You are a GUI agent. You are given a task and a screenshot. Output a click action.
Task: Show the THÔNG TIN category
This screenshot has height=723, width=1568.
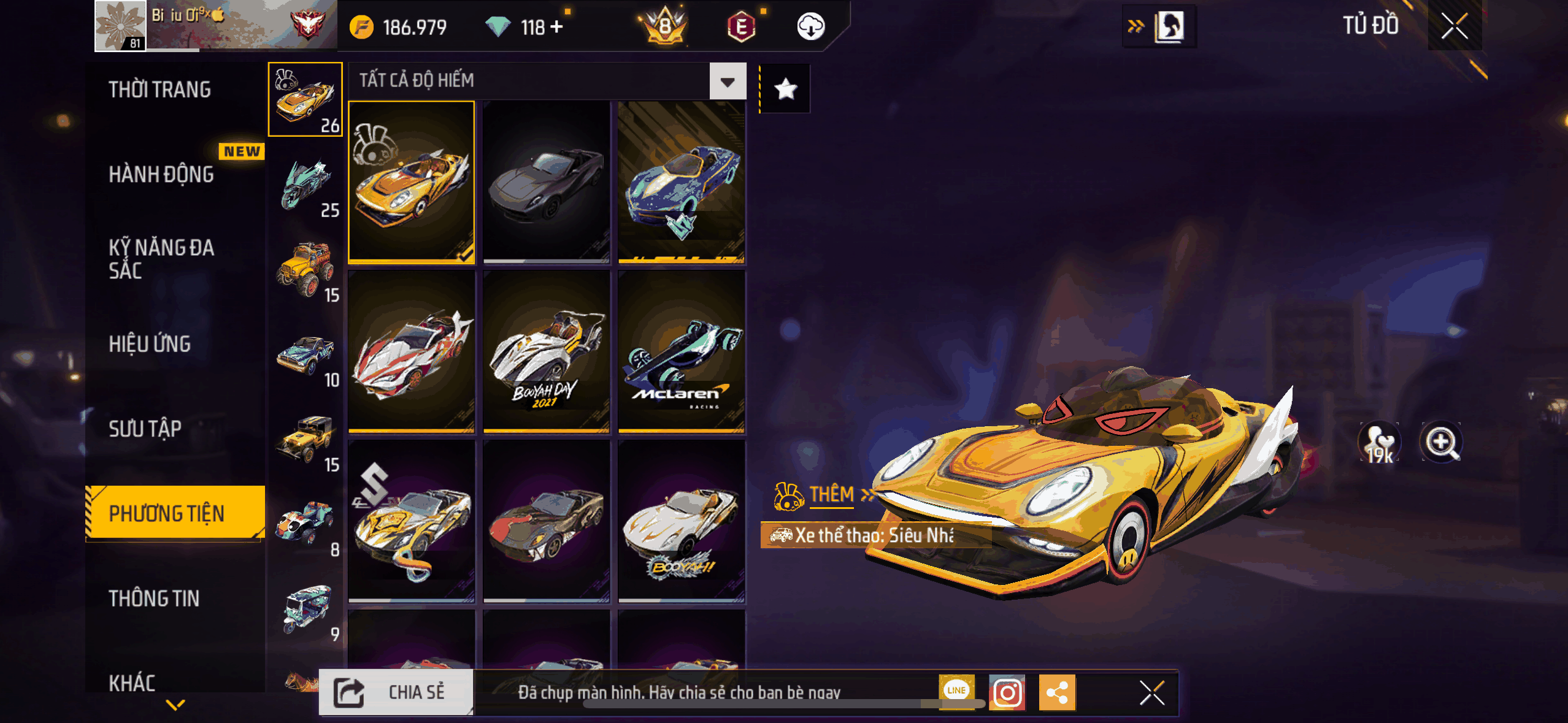tap(154, 599)
